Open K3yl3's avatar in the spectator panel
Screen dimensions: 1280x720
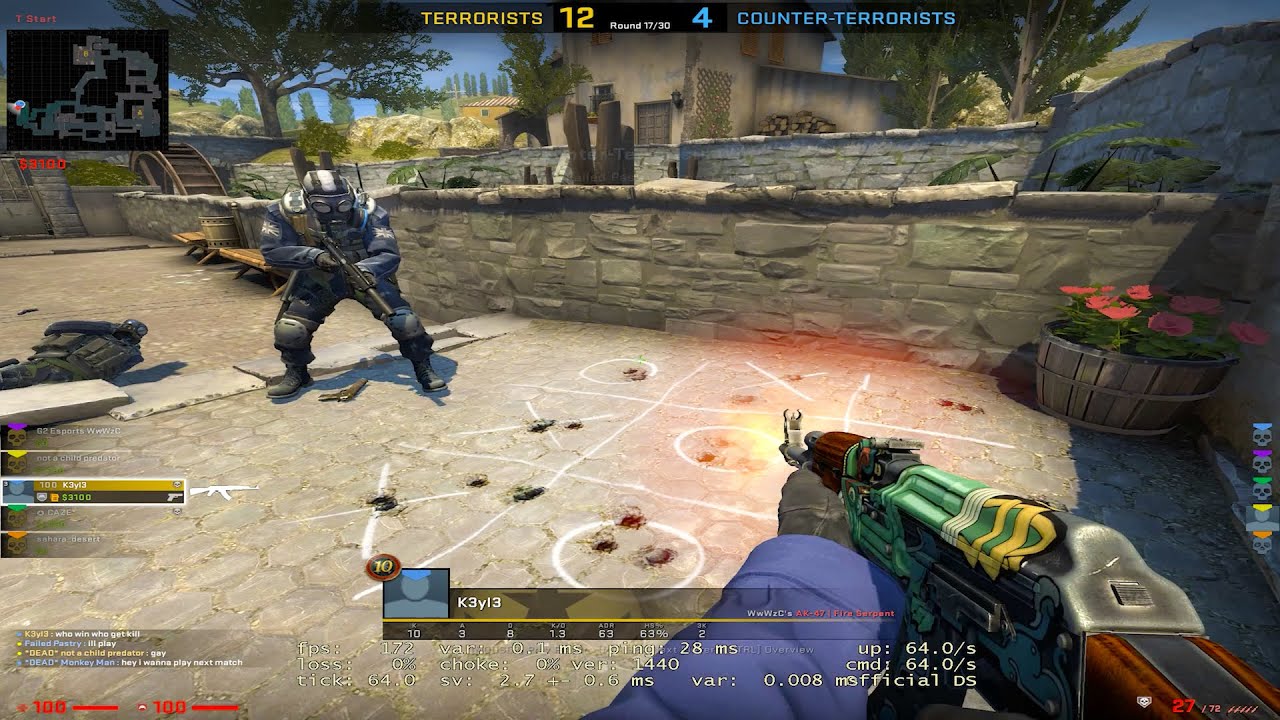coord(416,596)
